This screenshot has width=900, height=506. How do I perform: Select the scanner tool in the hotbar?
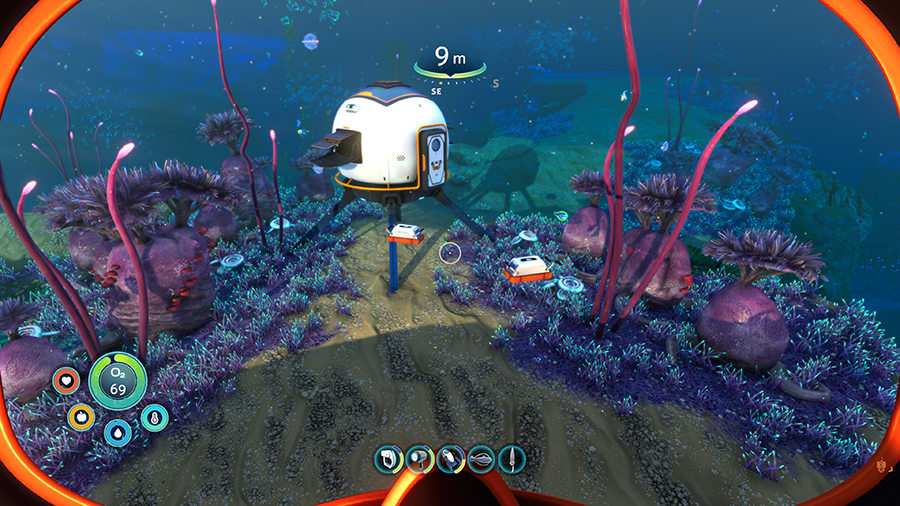pyautogui.click(x=389, y=459)
